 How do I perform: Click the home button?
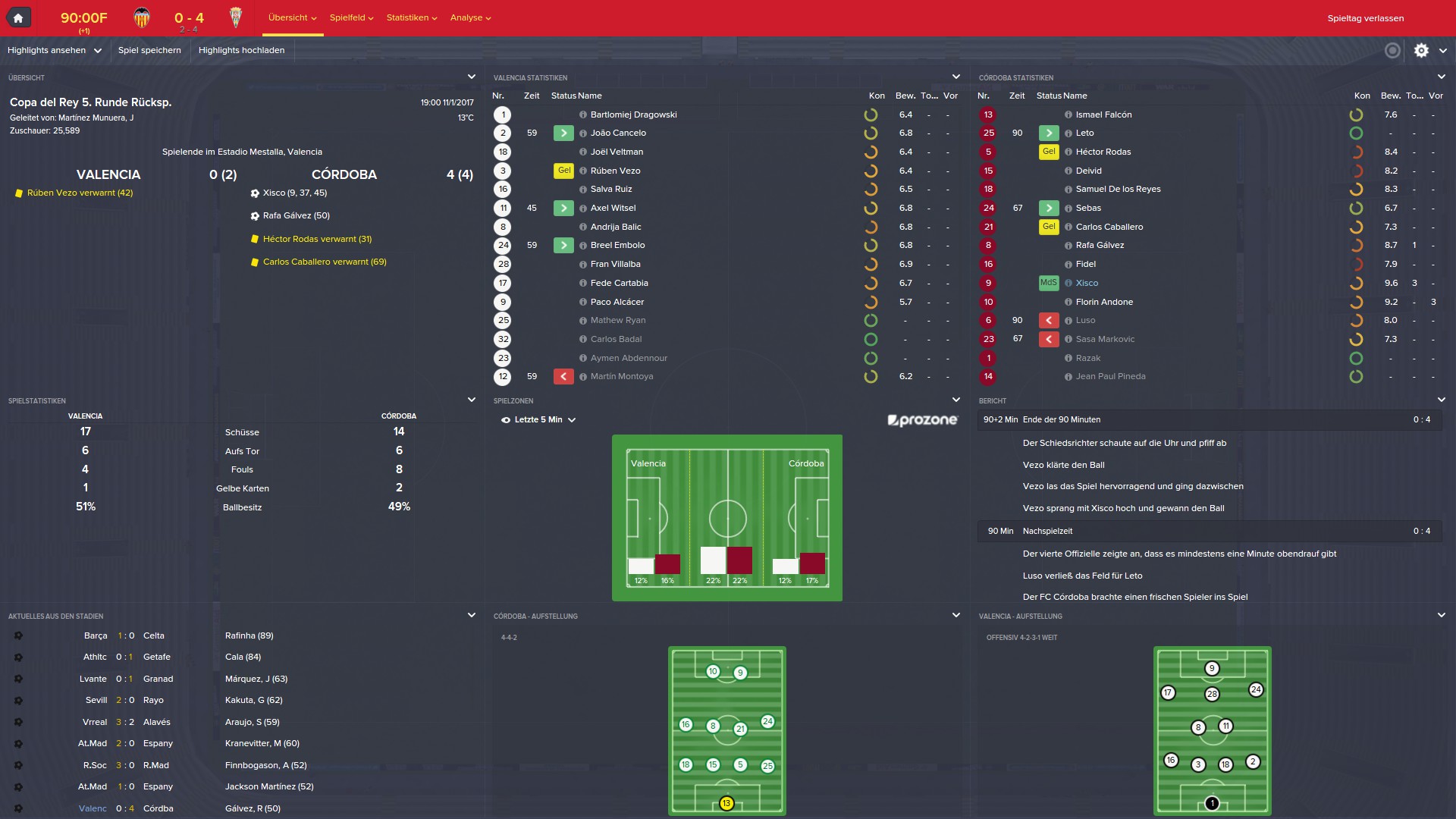(18, 17)
